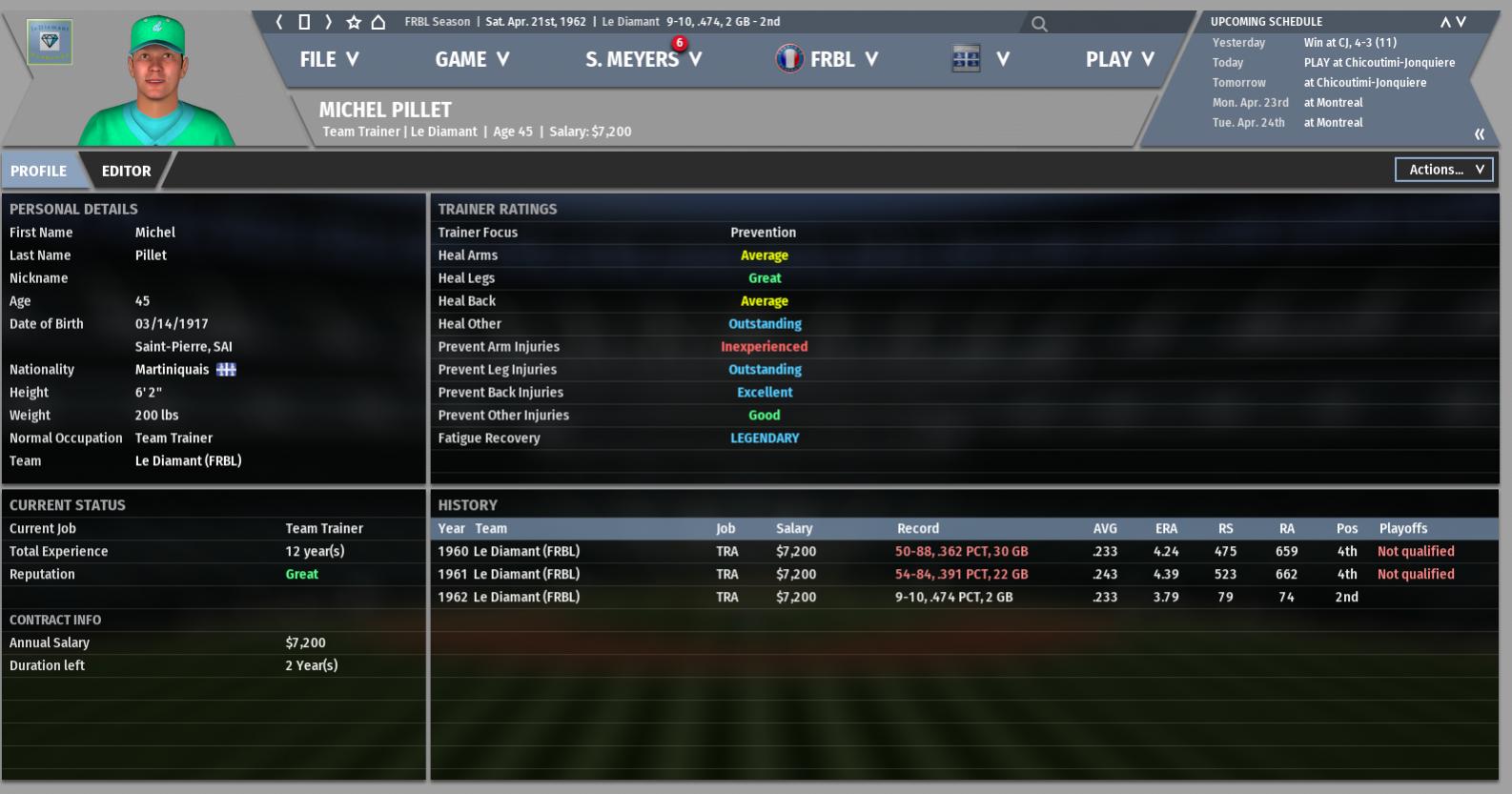Image resolution: width=1512 pixels, height=794 pixels.
Task: Switch to the EDITOR tab
Action: (126, 171)
